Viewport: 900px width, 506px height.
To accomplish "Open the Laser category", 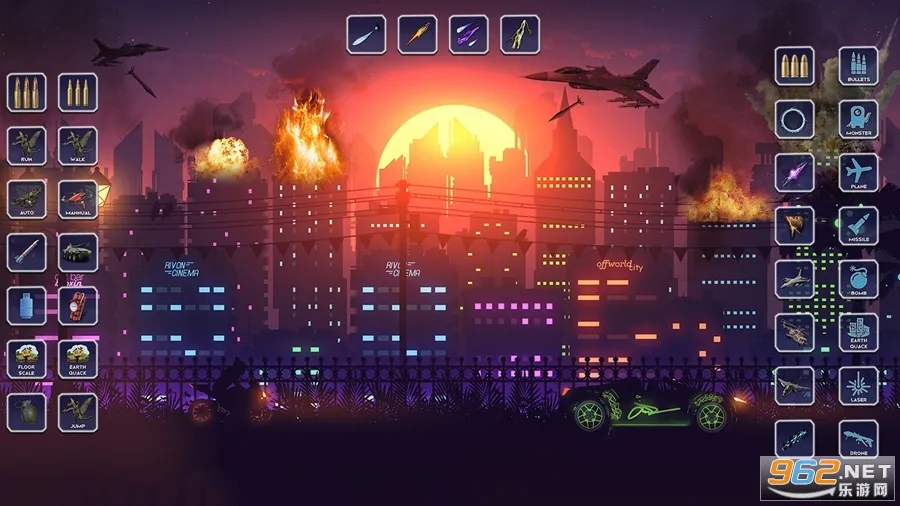I will (858, 386).
